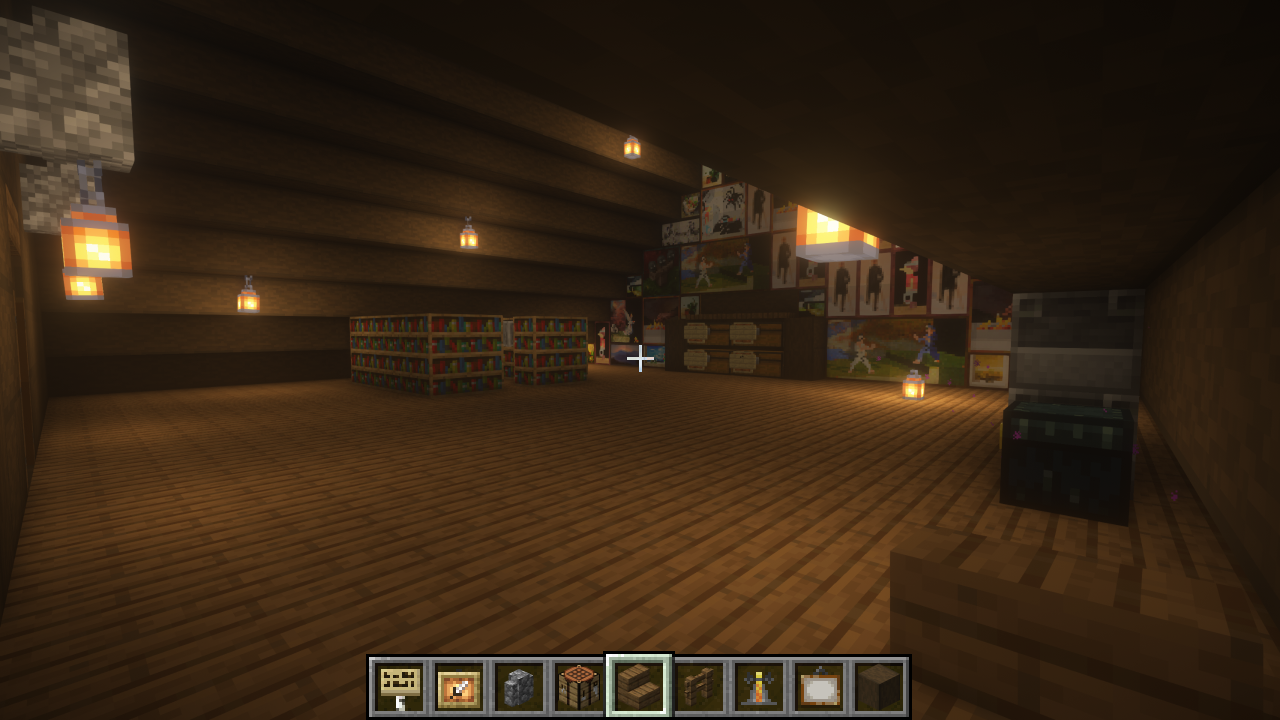
Task: Choose the lantern hotbar slot
Action: point(759,687)
